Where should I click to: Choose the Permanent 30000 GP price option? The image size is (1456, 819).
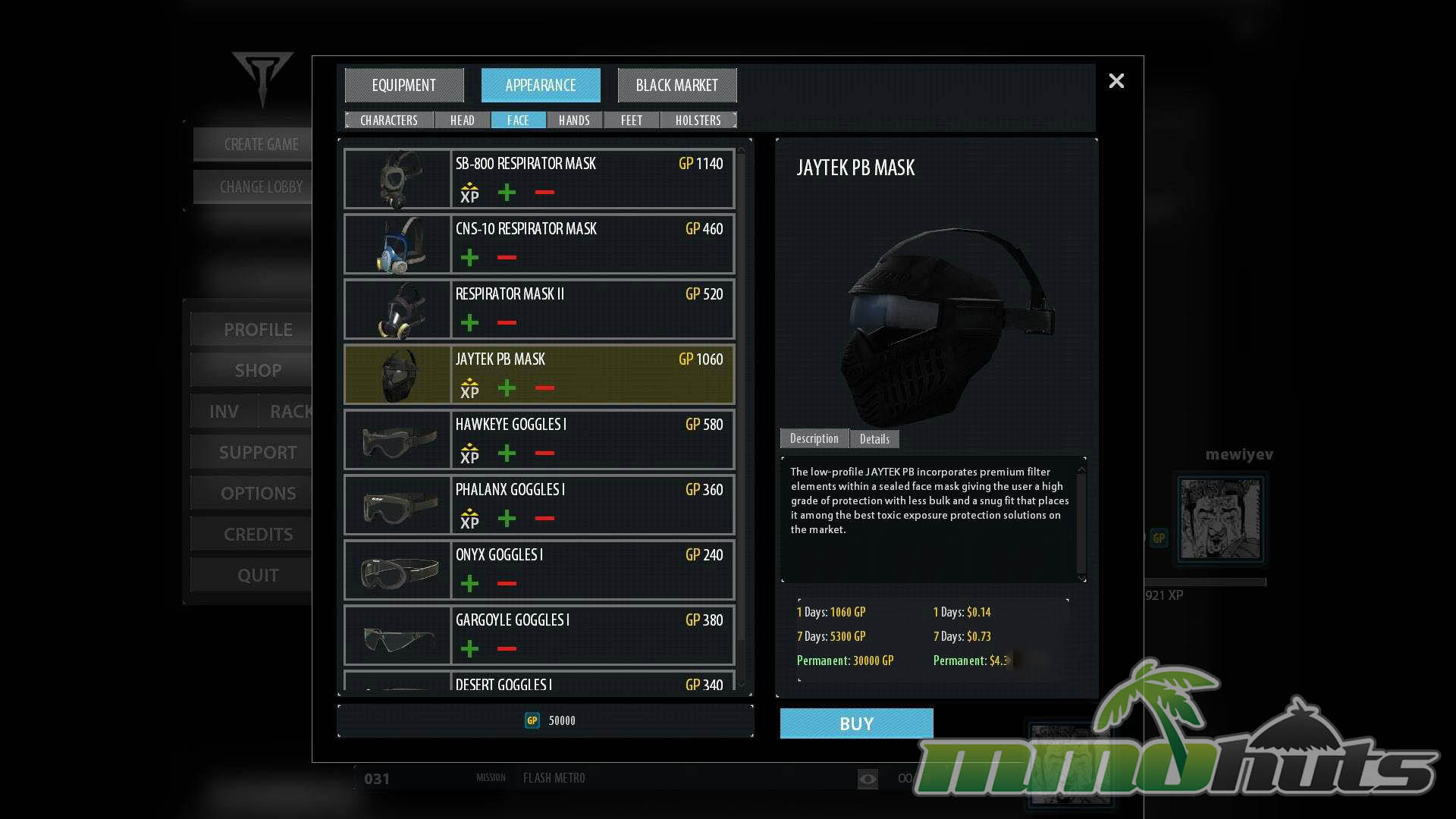(845, 661)
